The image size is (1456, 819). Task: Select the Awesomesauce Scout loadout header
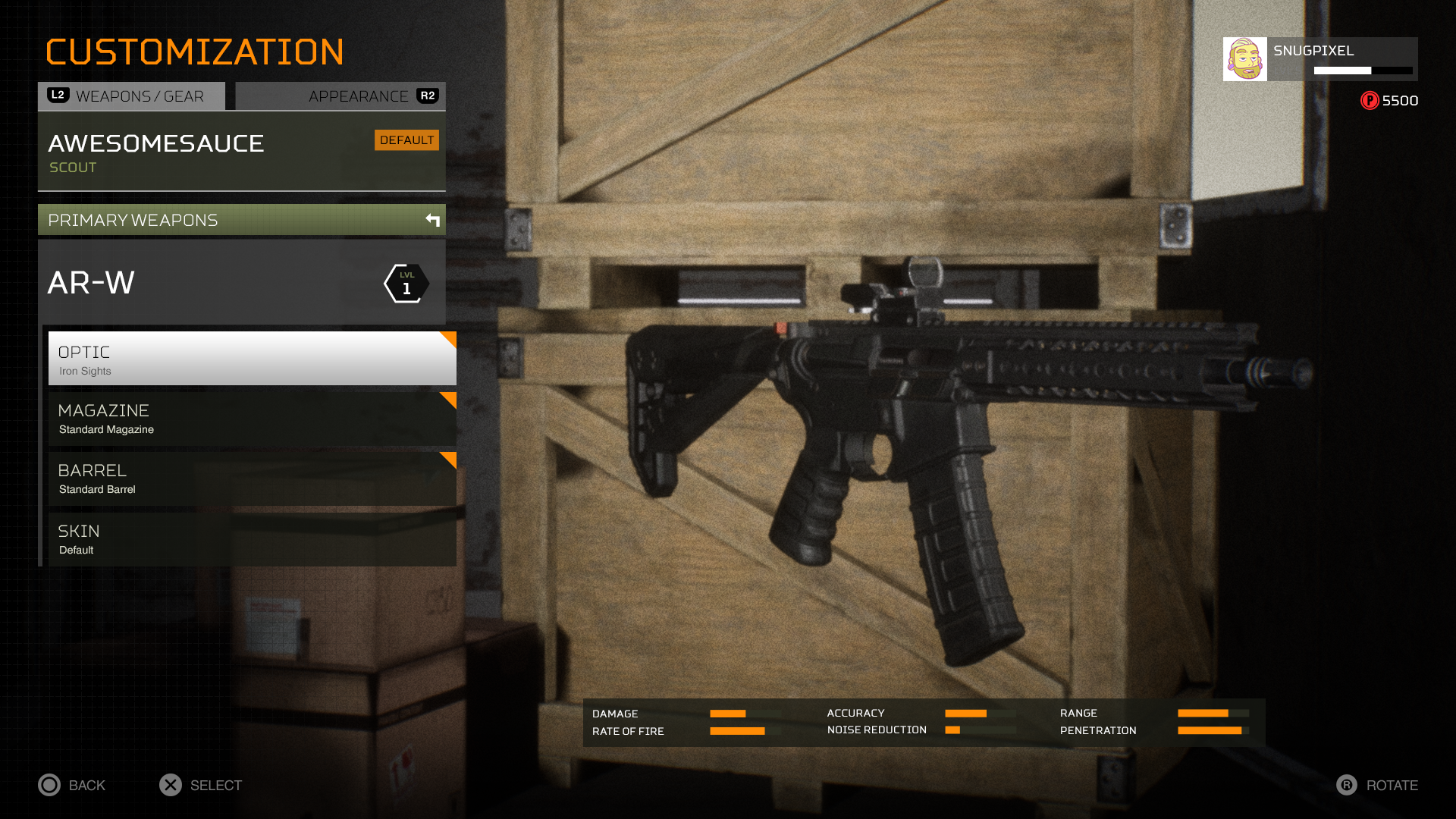241,152
